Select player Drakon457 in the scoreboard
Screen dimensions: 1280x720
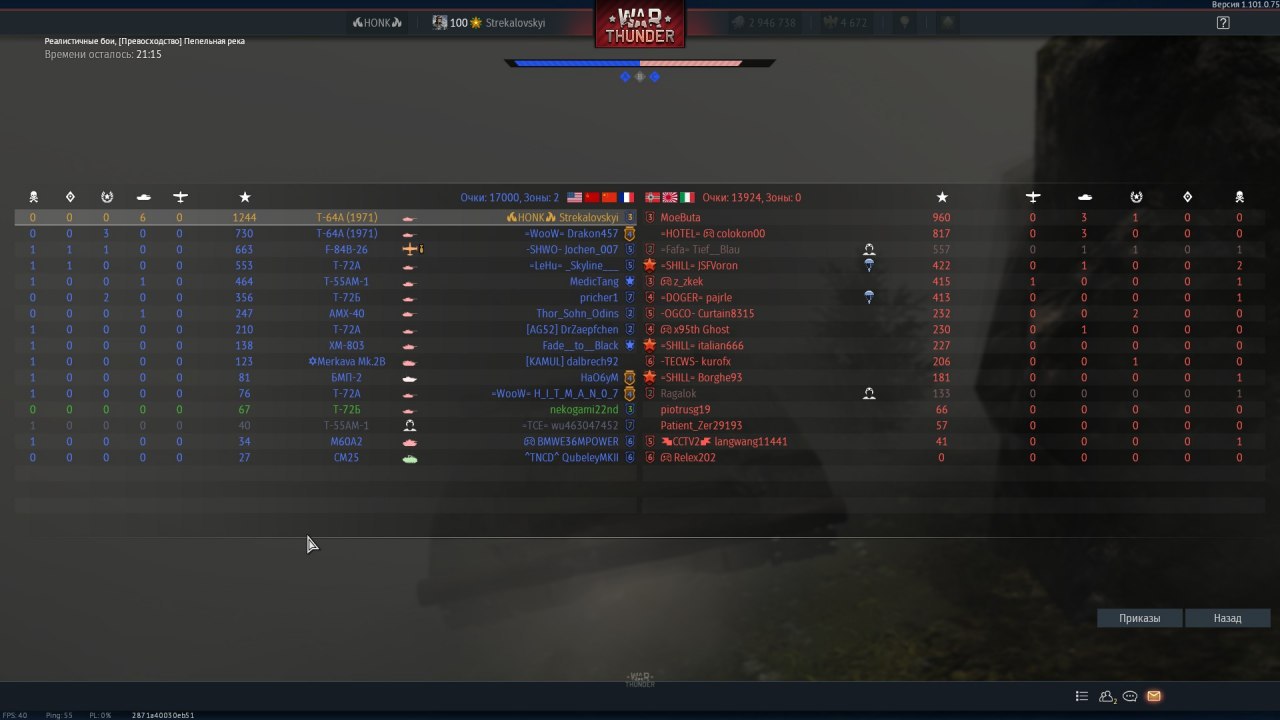[586, 233]
